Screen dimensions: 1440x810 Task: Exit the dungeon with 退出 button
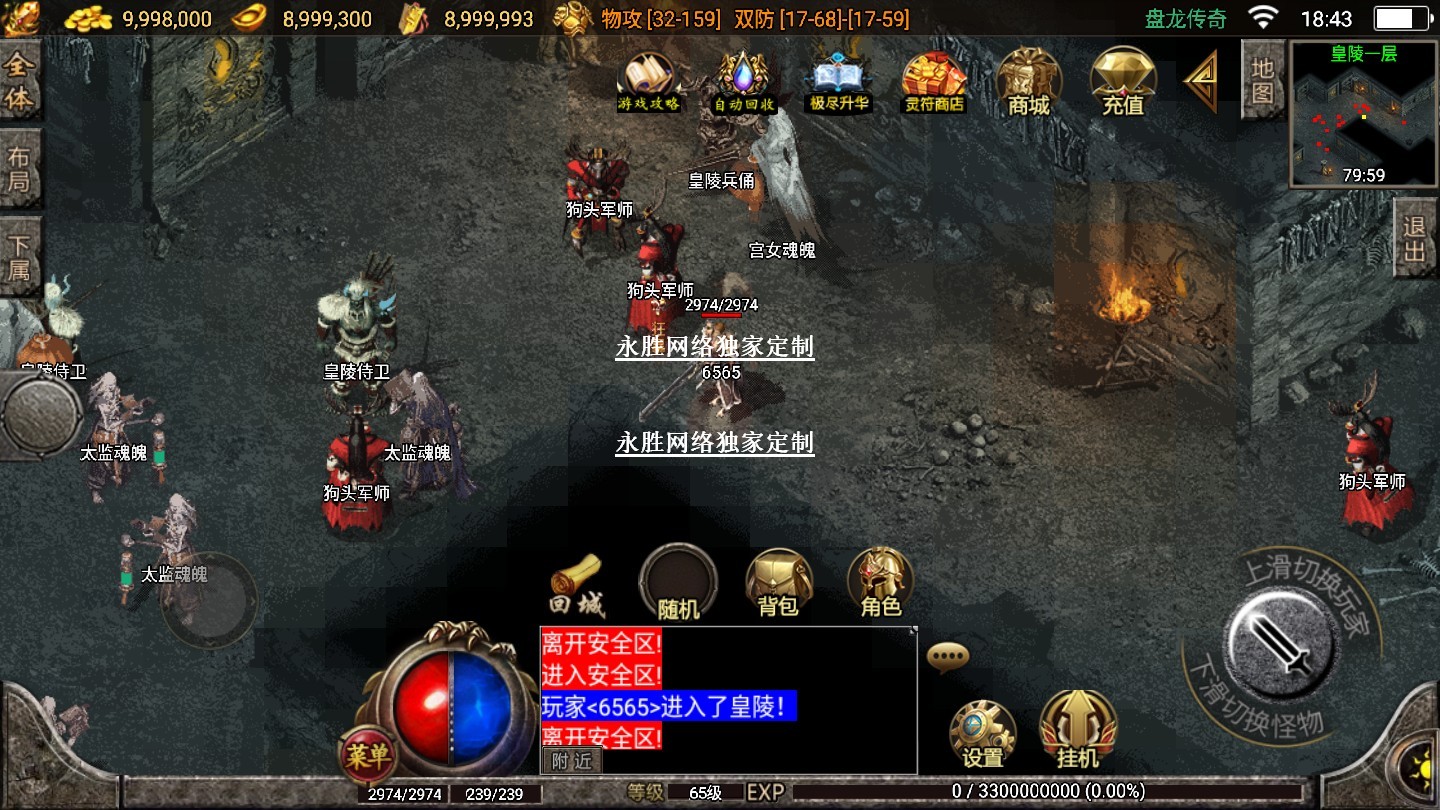(x=1415, y=238)
